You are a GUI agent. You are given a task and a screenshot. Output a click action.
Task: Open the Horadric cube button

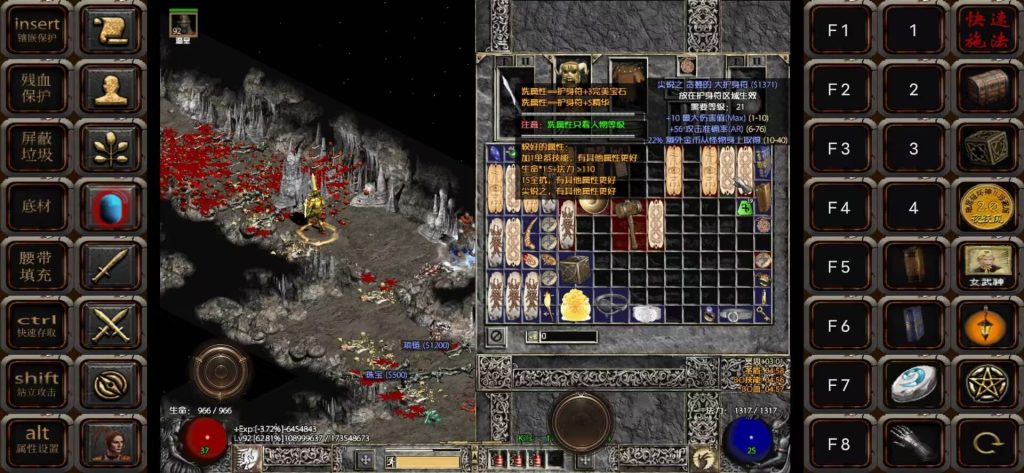pos(986,147)
